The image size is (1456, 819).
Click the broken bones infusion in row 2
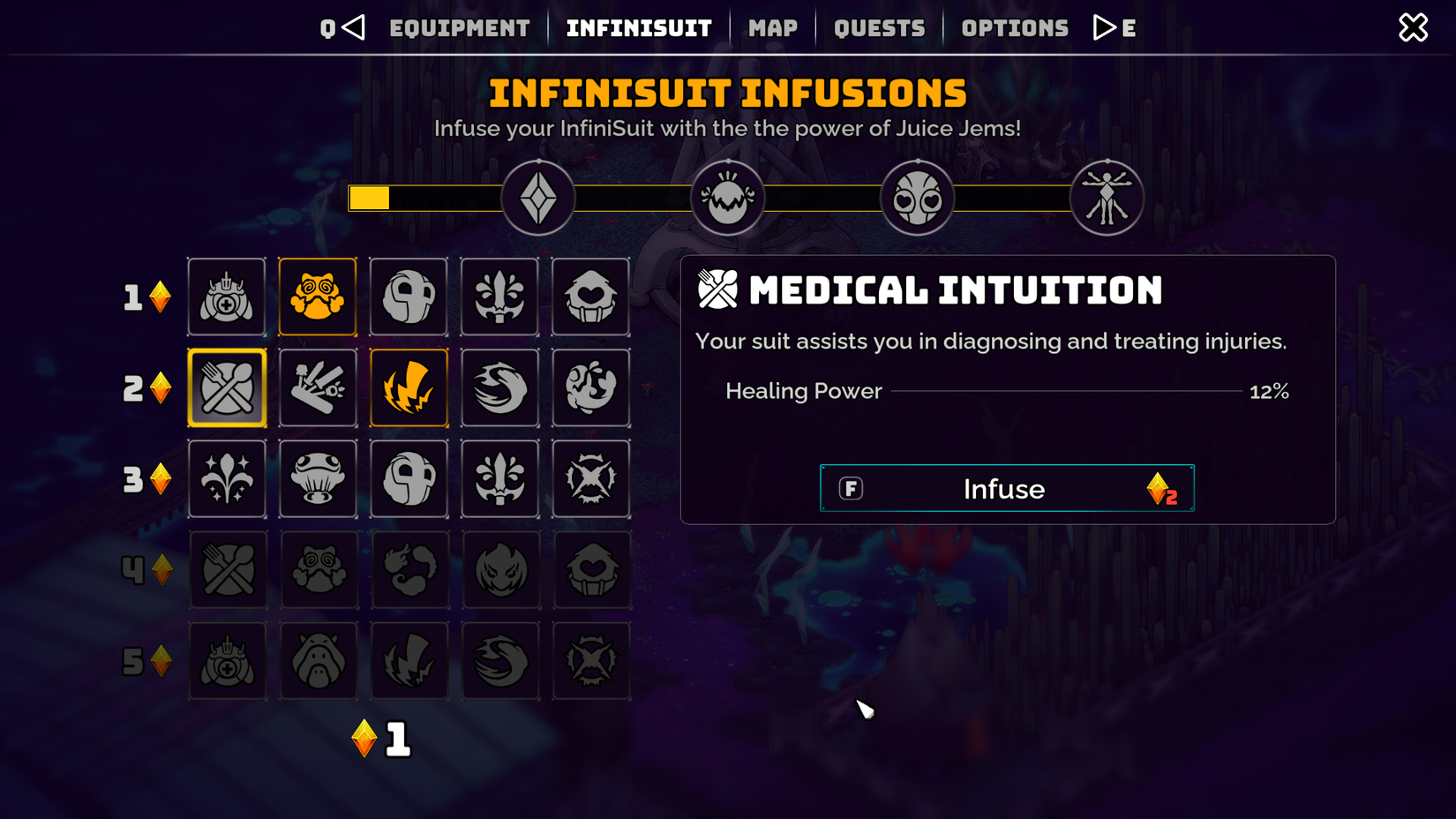(318, 387)
